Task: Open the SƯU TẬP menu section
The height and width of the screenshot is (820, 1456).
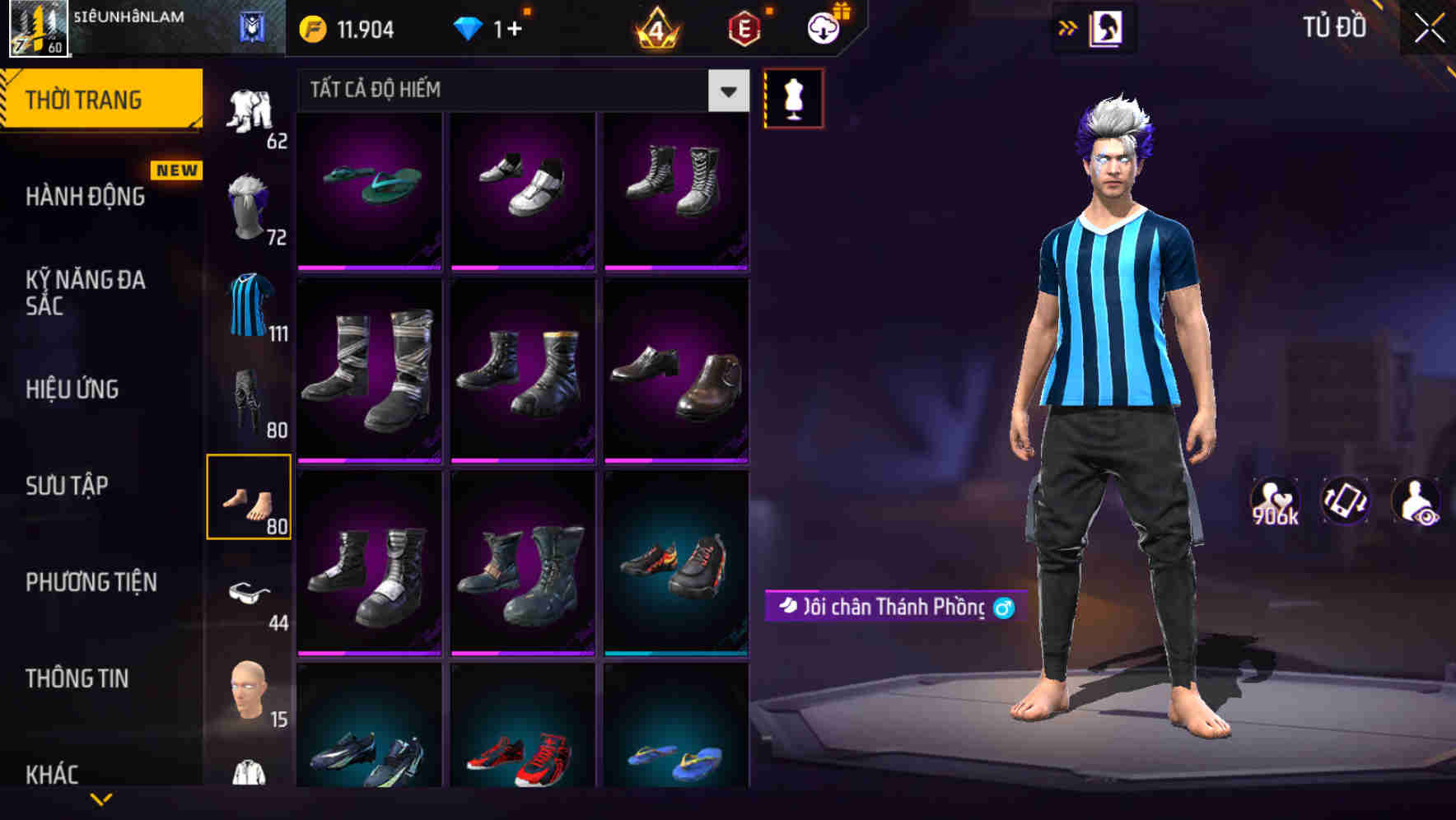Action: (x=66, y=486)
